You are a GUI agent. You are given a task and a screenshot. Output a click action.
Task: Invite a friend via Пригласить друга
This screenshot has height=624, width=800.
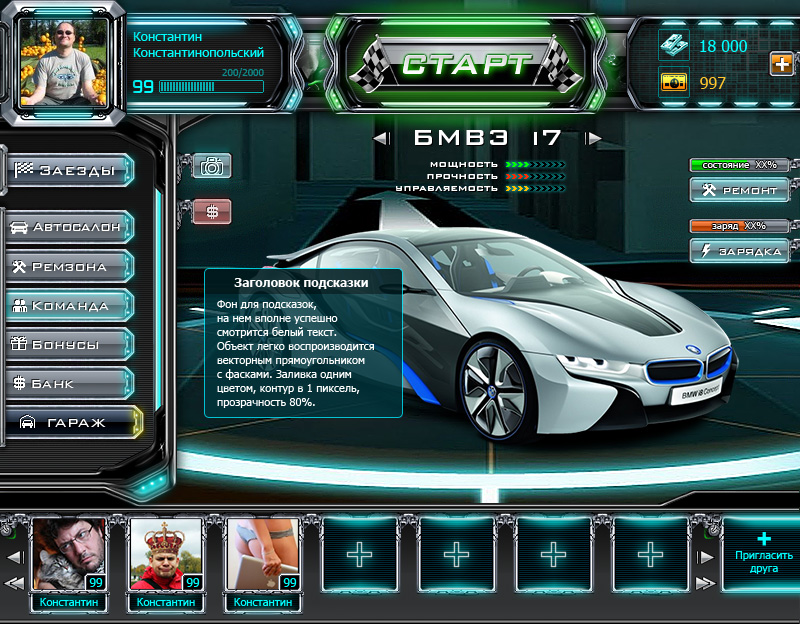pos(763,555)
